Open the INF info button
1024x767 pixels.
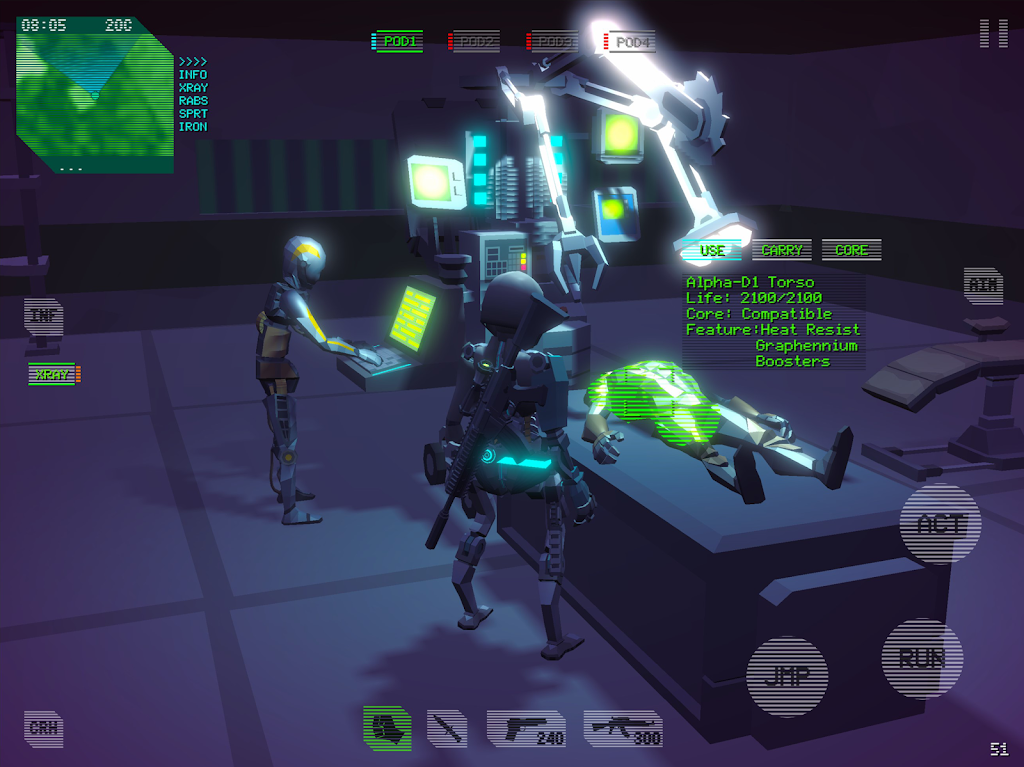pyautogui.click(x=44, y=316)
